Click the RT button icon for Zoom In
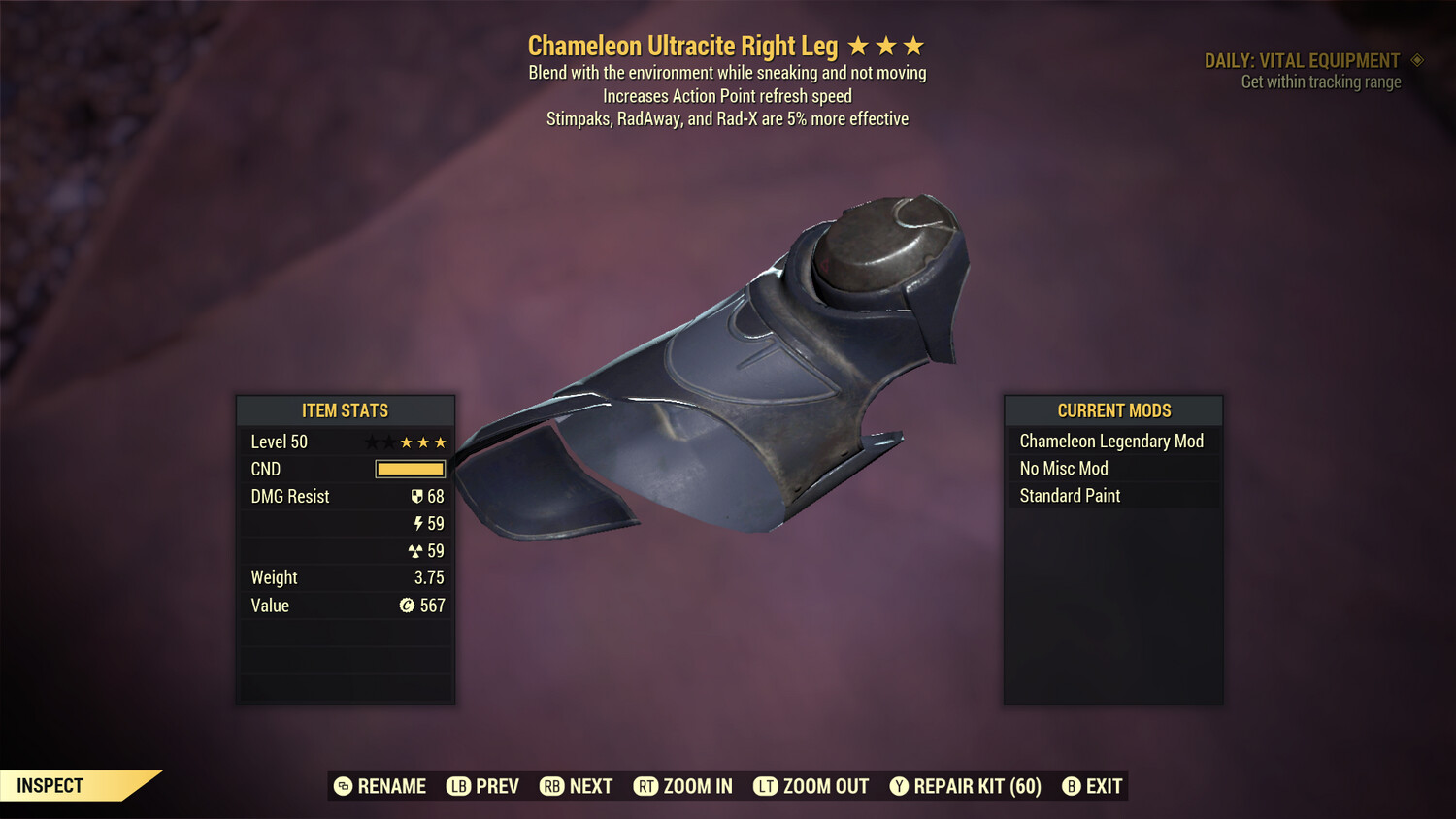 point(645,786)
